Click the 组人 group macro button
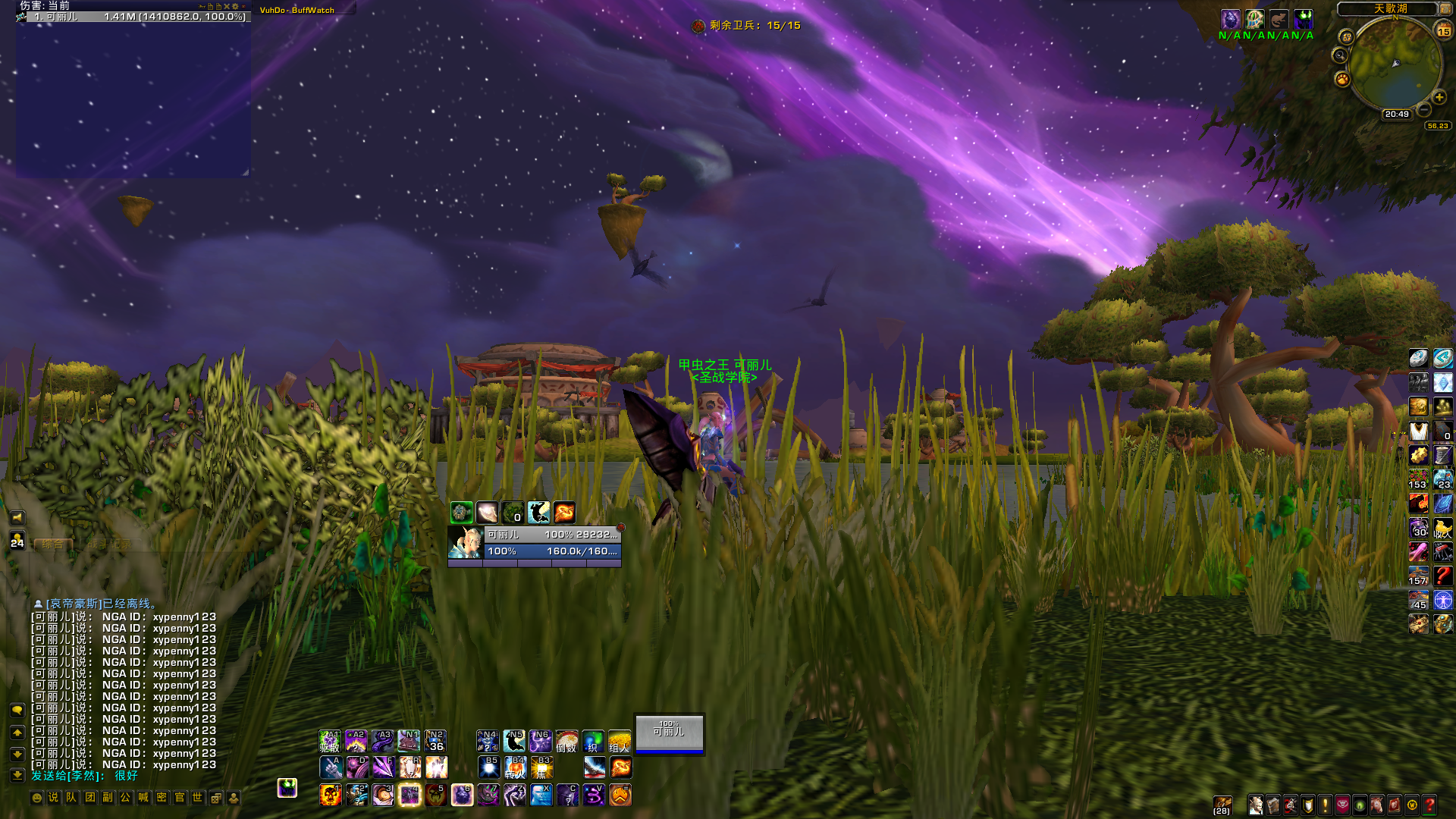The height and width of the screenshot is (819, 1456). [620, 741]
